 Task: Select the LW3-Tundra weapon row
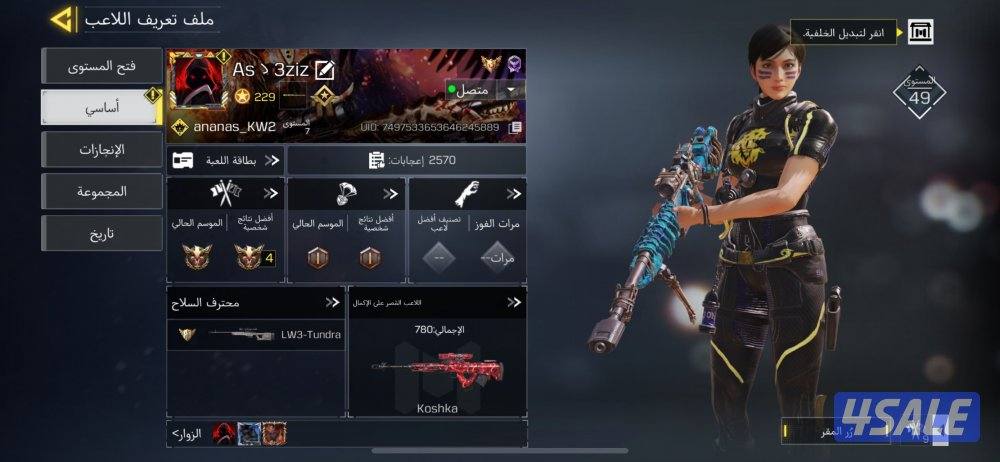(x=256, y=334)
